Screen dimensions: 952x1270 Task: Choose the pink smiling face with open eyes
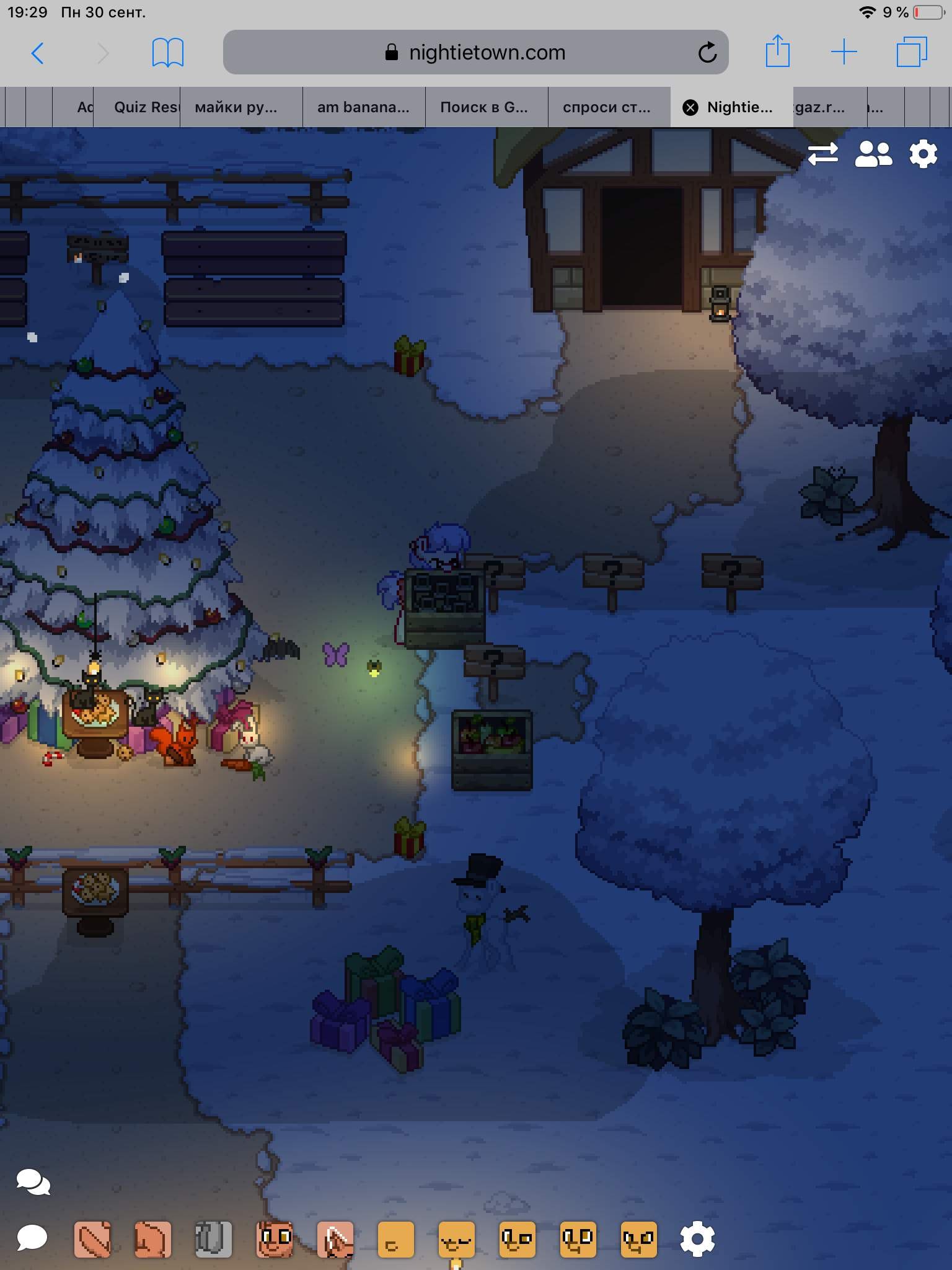274,1239
